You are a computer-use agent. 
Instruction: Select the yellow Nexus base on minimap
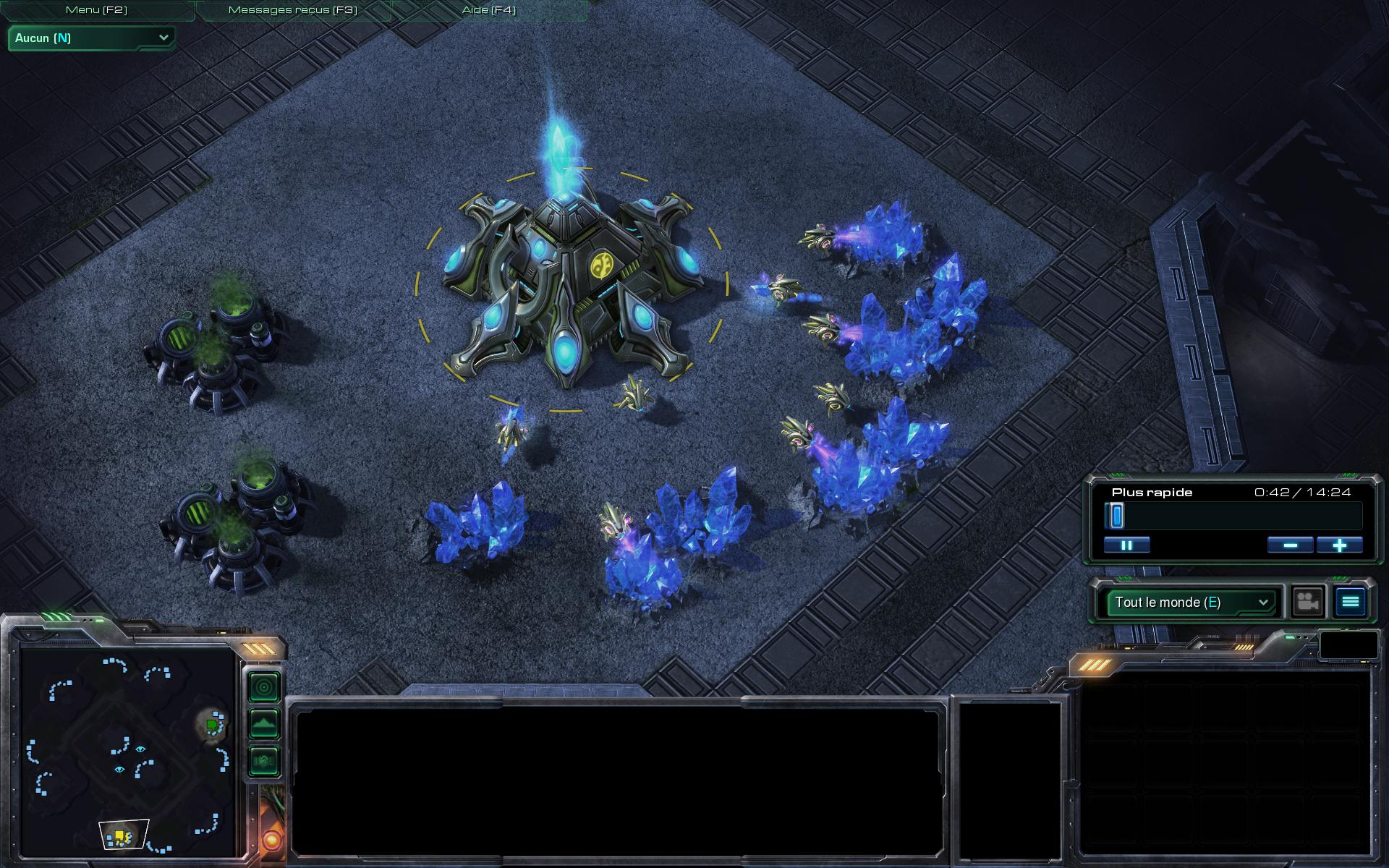click(x=119, y=836)
